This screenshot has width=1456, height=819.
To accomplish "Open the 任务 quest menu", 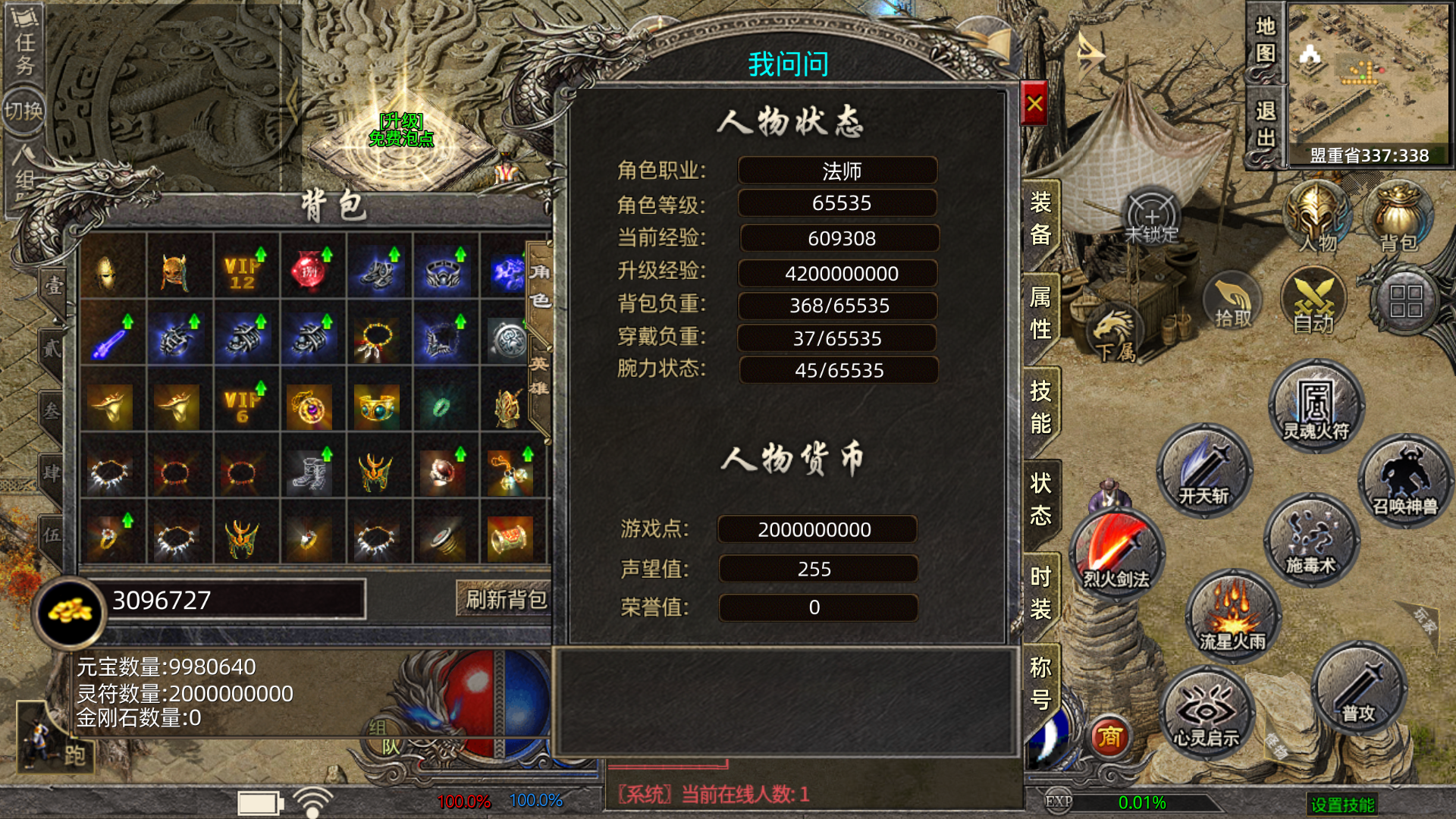I will 25,44.
